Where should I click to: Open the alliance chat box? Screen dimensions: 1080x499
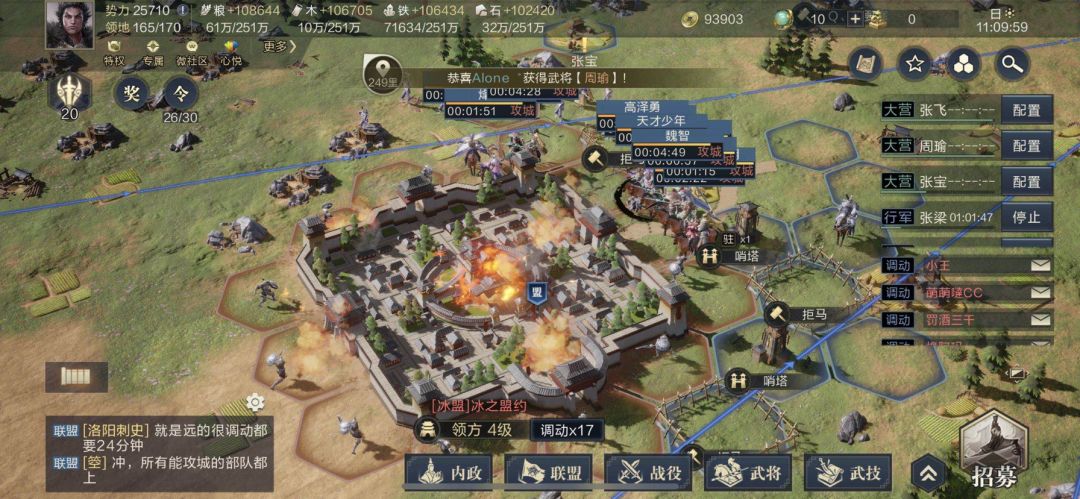tap(160, 447)
